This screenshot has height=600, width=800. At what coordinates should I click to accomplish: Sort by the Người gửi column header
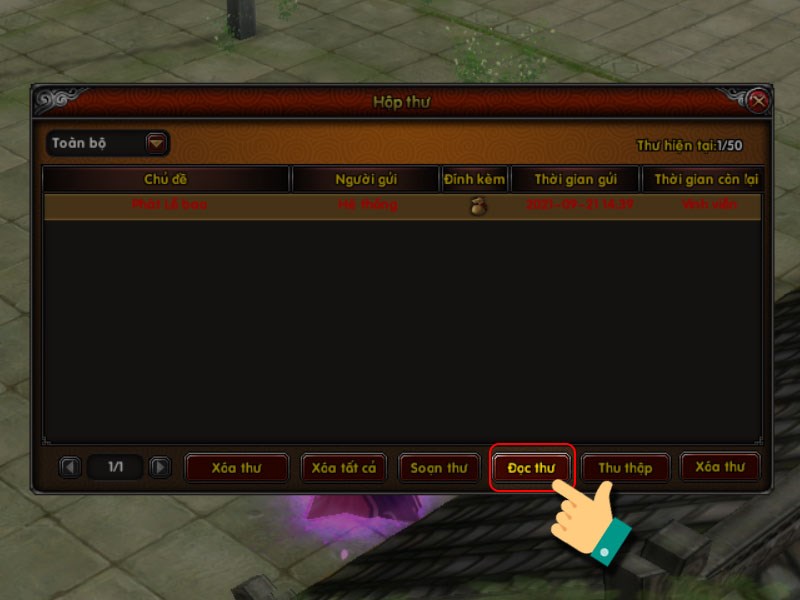(366, 179)
